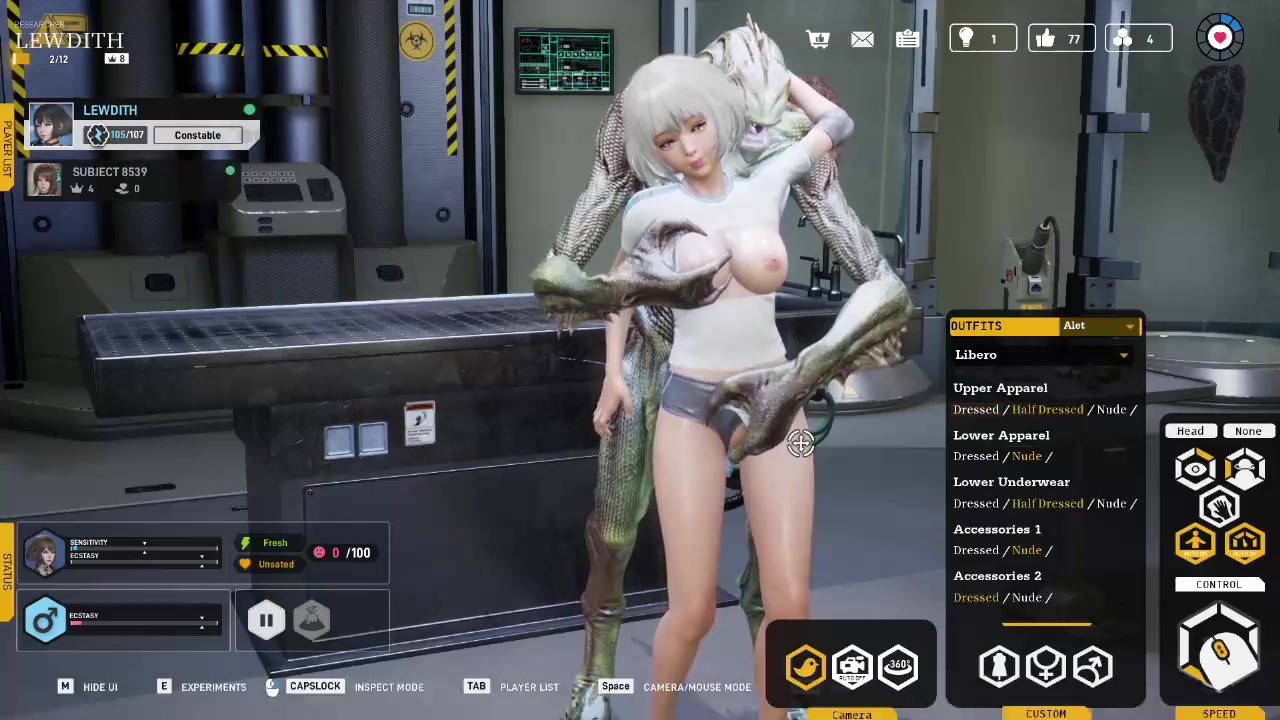Open the heart icon in top corner
The height and width of the screenshot is (720, 1280).
click(1220, 38)
